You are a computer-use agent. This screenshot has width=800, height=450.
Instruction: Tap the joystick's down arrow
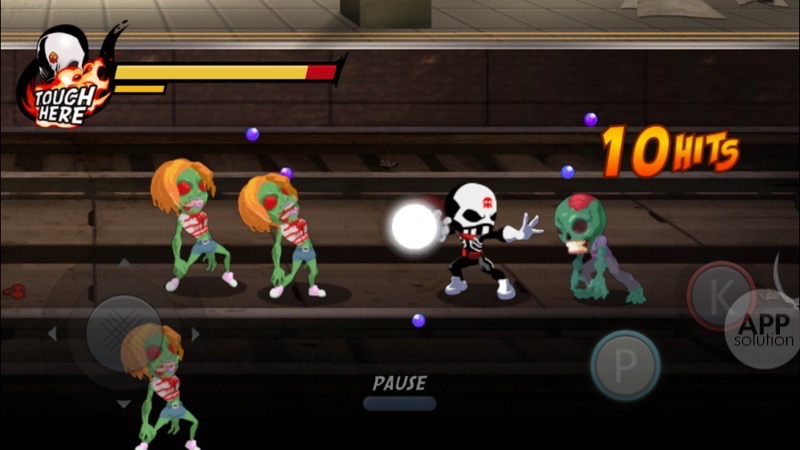(x=123, y=404)
